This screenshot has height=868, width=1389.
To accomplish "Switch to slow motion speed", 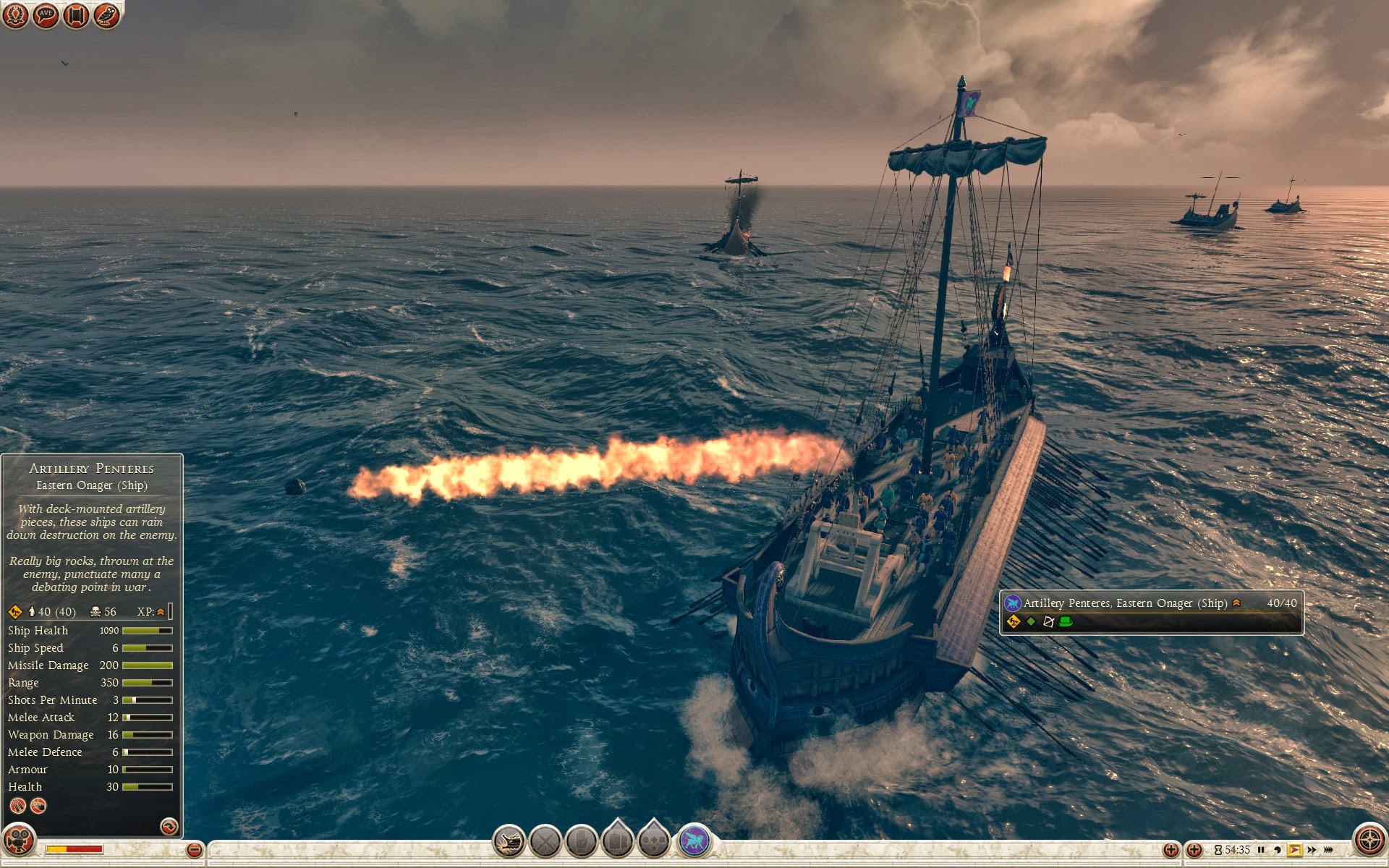I will [x=1278, y=850].
